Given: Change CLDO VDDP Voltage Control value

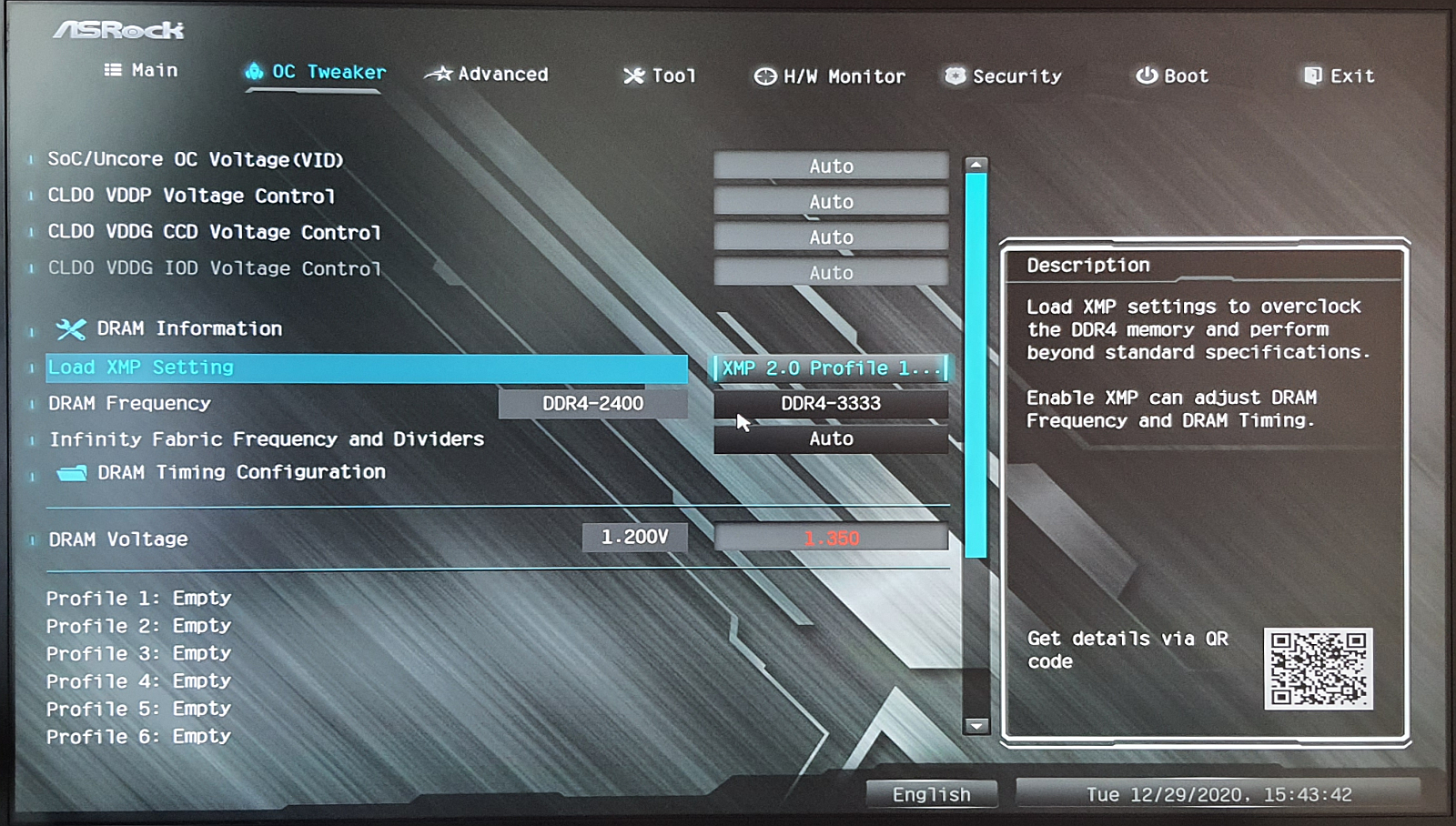Looking at the screenshot, I should (831, 202).
